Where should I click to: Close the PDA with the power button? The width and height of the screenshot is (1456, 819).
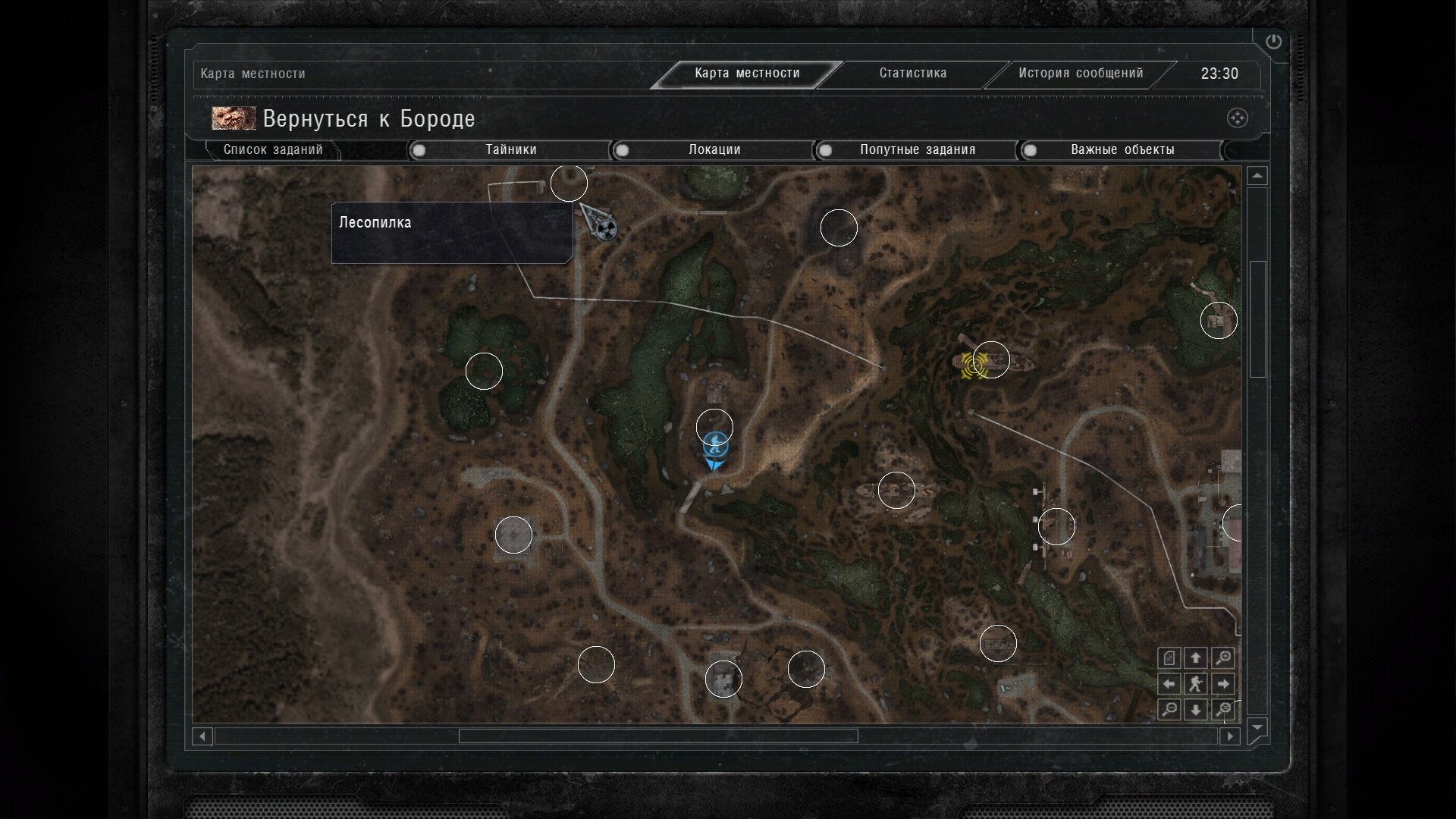(x=1273, y=42)
